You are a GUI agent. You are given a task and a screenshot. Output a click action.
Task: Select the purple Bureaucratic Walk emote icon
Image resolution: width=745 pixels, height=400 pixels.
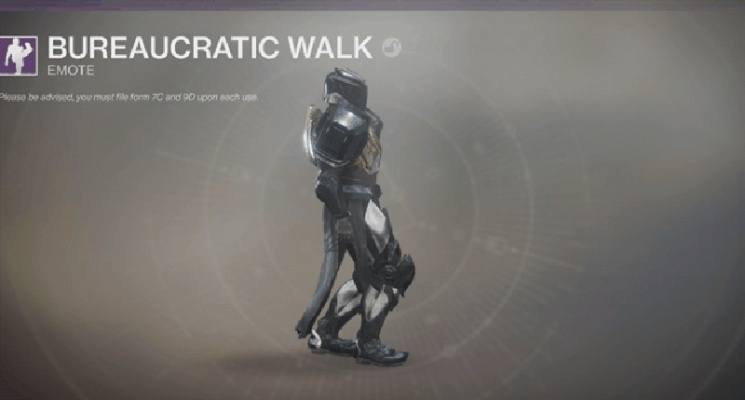pos(19,55)
